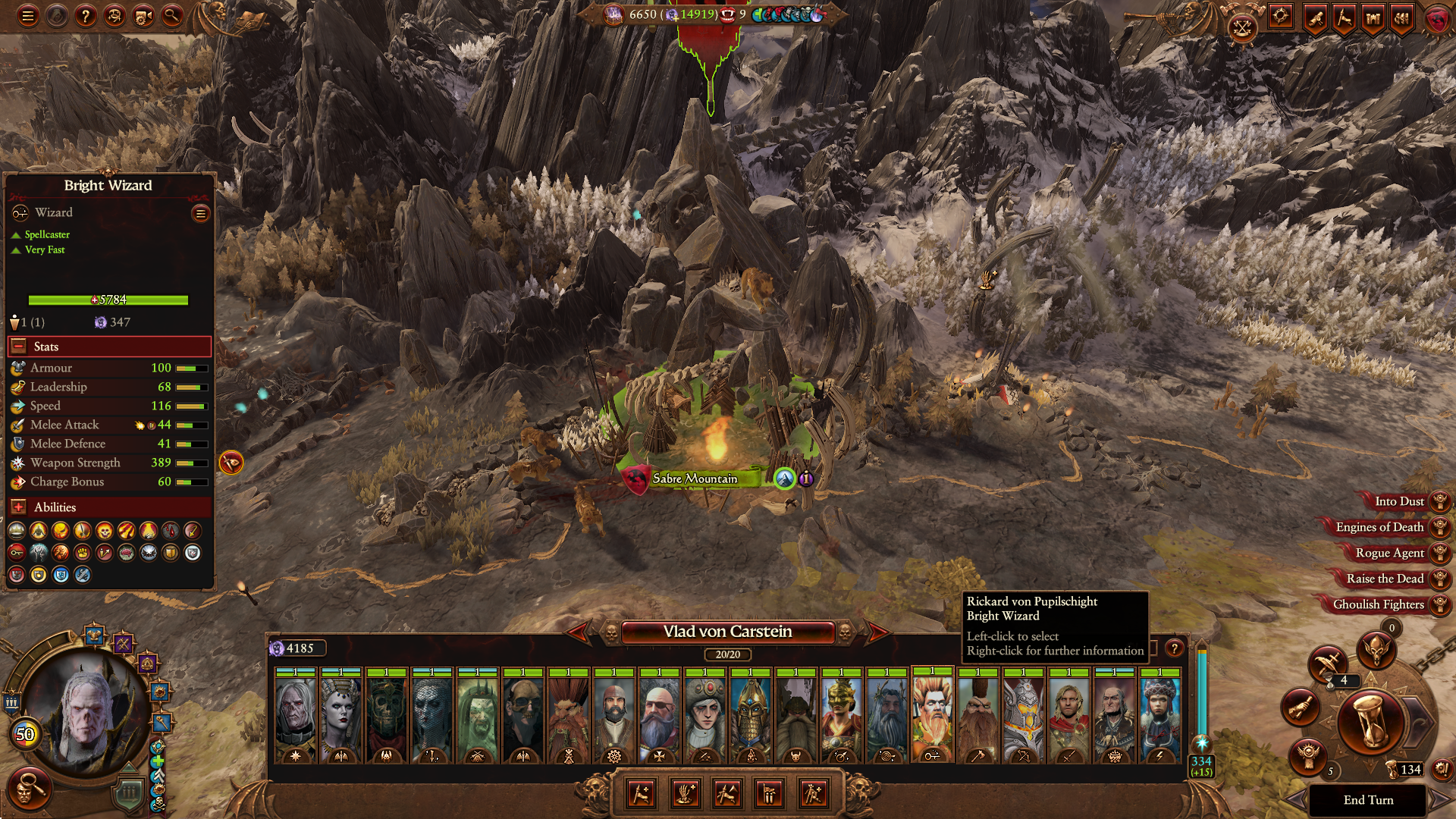Open the magnifying glass search tool
The image size is (1456, 819).
172,15
